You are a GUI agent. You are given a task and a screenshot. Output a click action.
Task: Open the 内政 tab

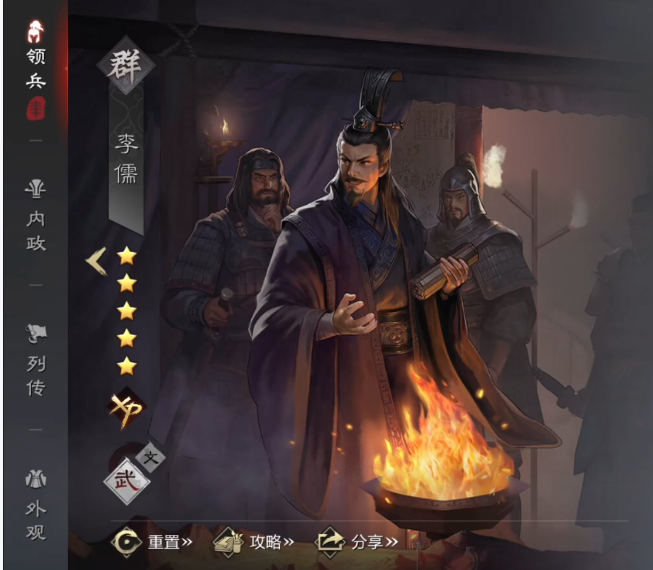(x=35, y=217)
